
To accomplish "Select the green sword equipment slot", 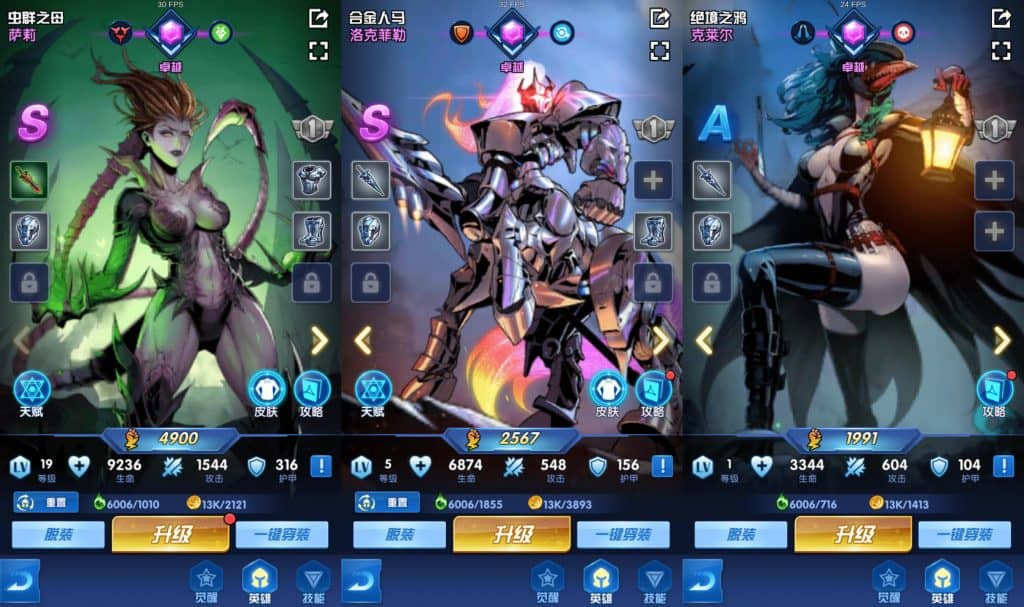I will [29, 180].
